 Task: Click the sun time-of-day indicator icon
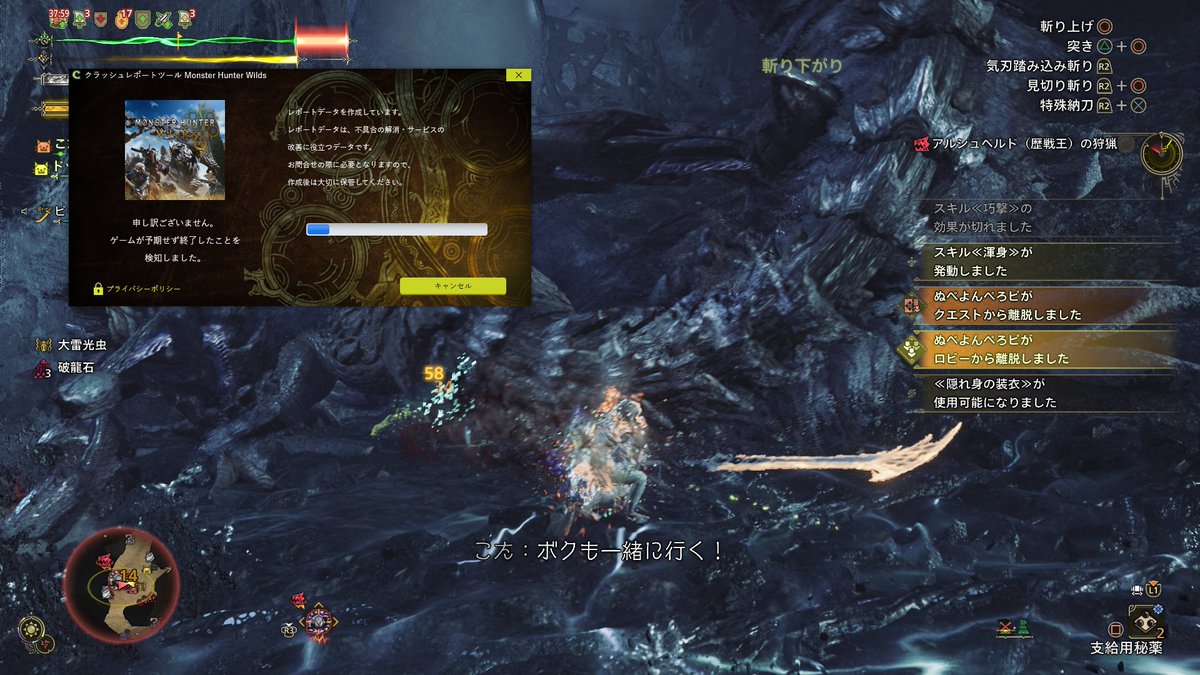pos(31,629)
